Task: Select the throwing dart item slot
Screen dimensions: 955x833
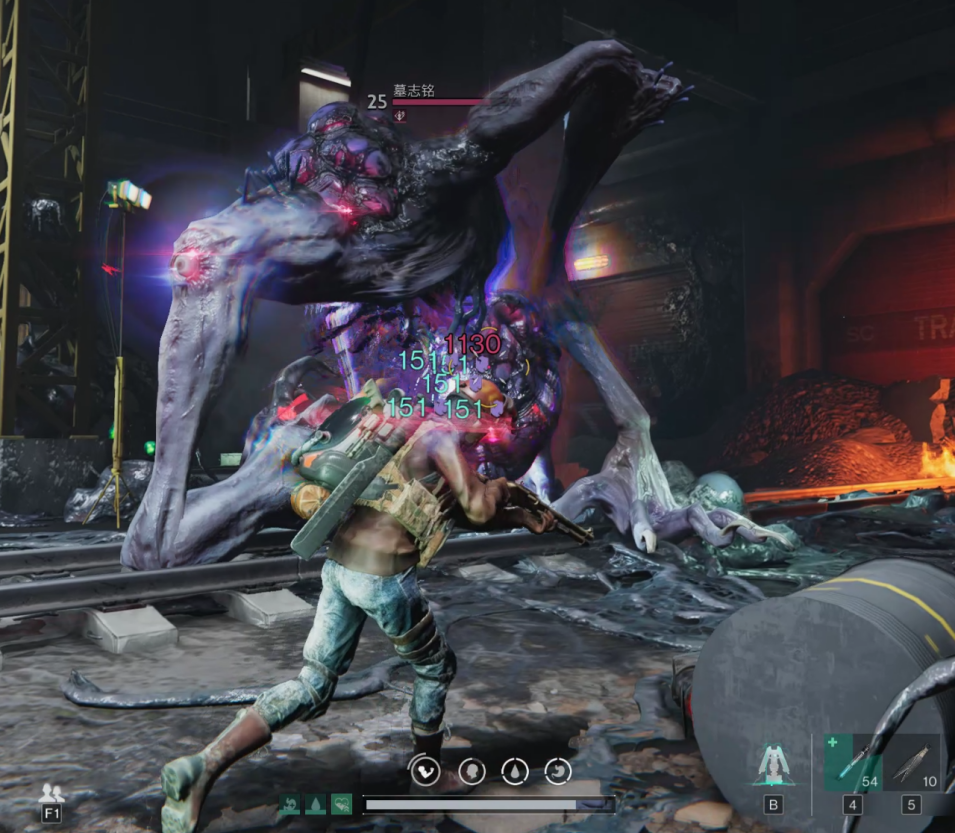Action: click(x=910, y=763)
